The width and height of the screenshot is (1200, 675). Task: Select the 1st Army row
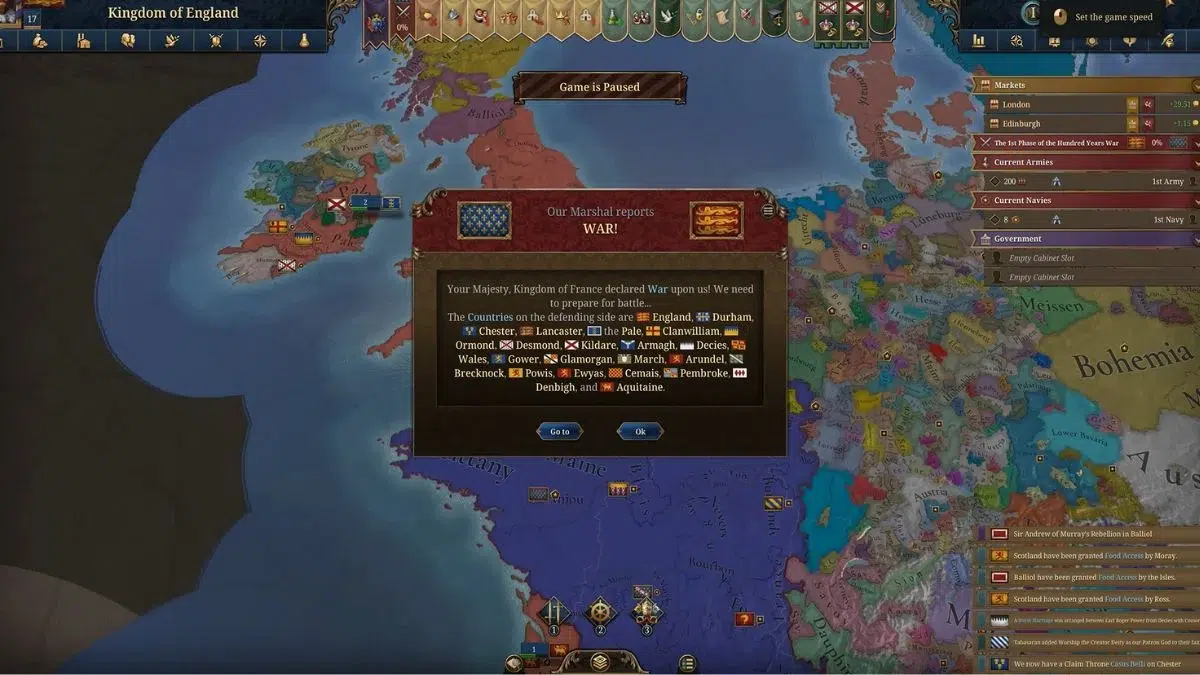click(1085, 181)
